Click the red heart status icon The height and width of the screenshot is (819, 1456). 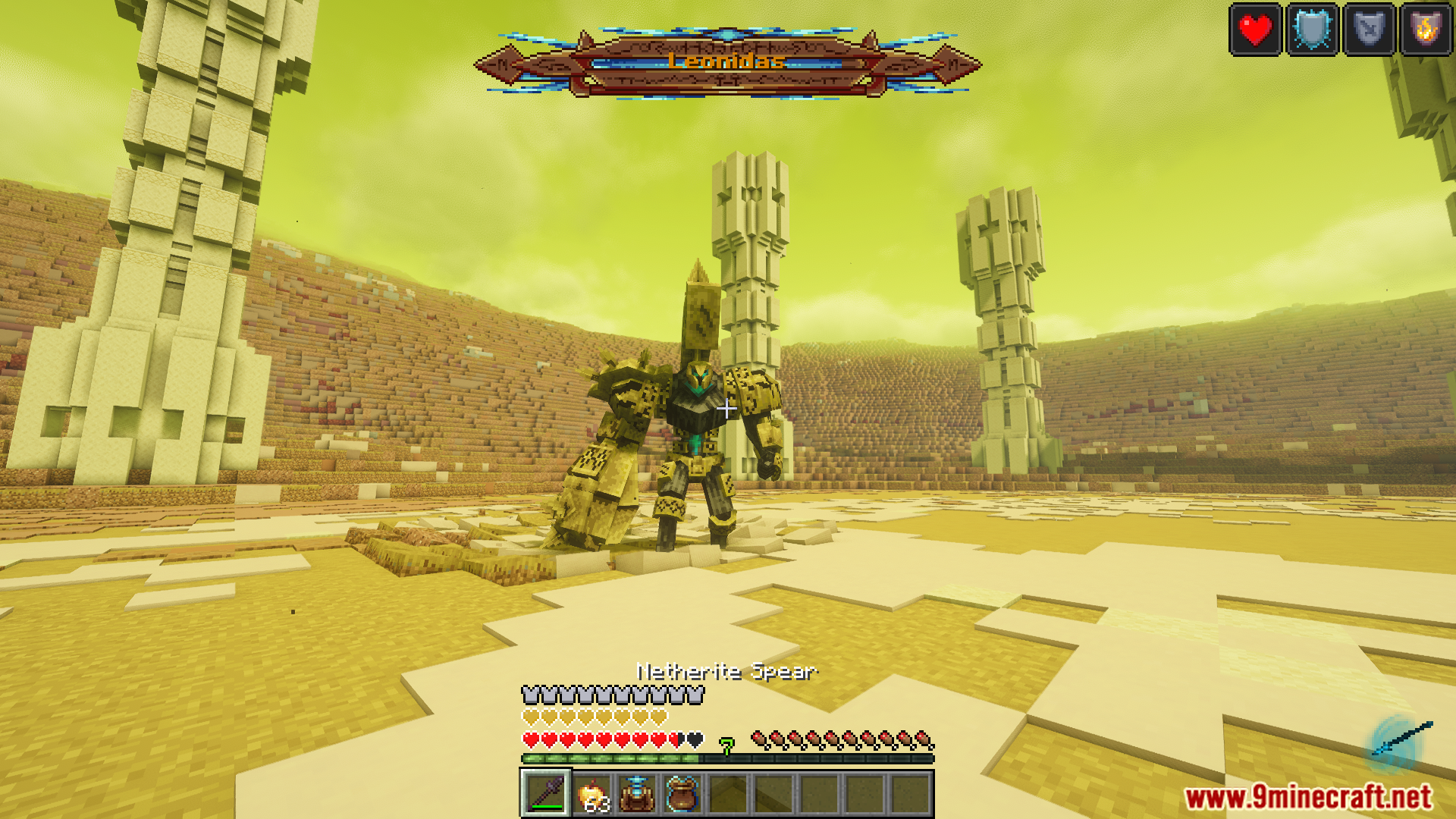(1255, 29)
